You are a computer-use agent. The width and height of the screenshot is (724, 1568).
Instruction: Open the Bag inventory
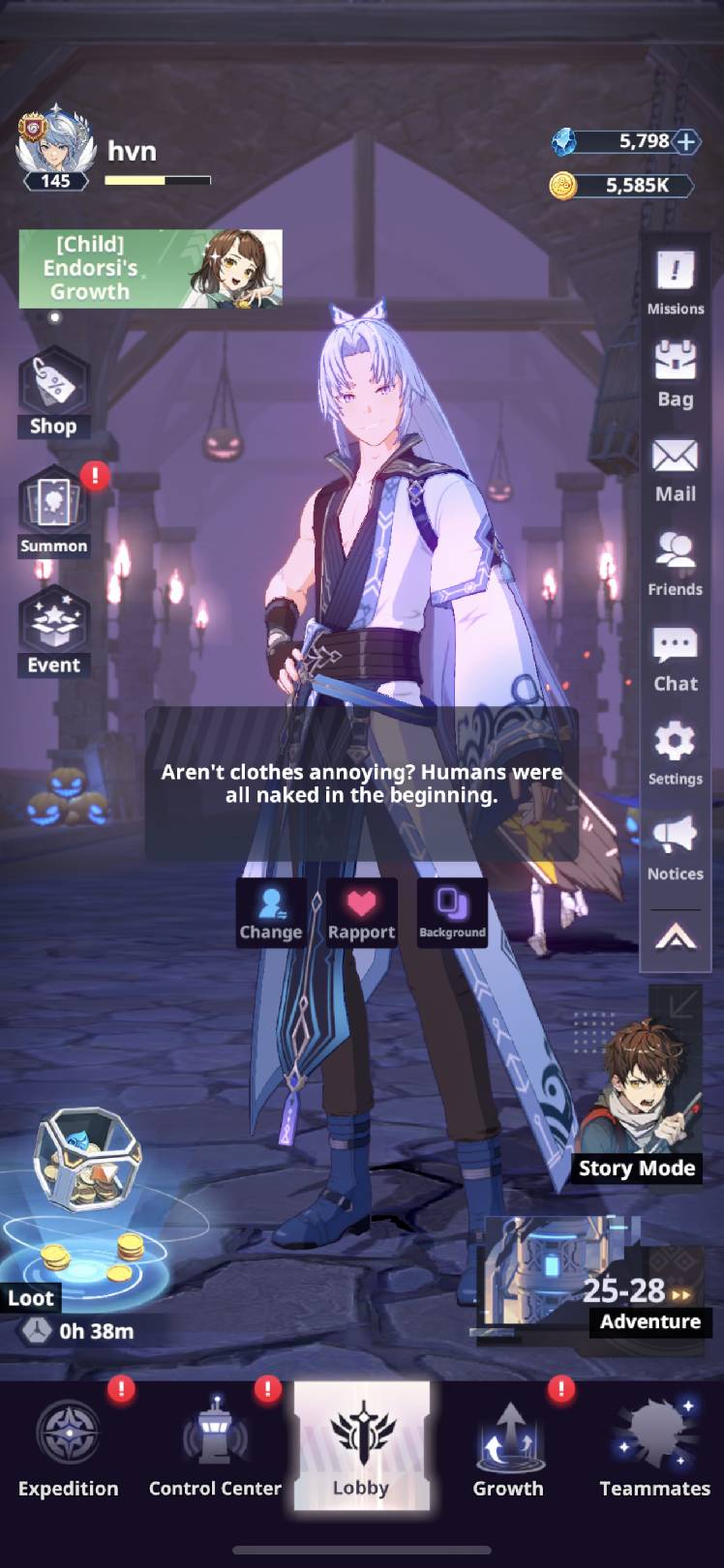pos(675,374)
